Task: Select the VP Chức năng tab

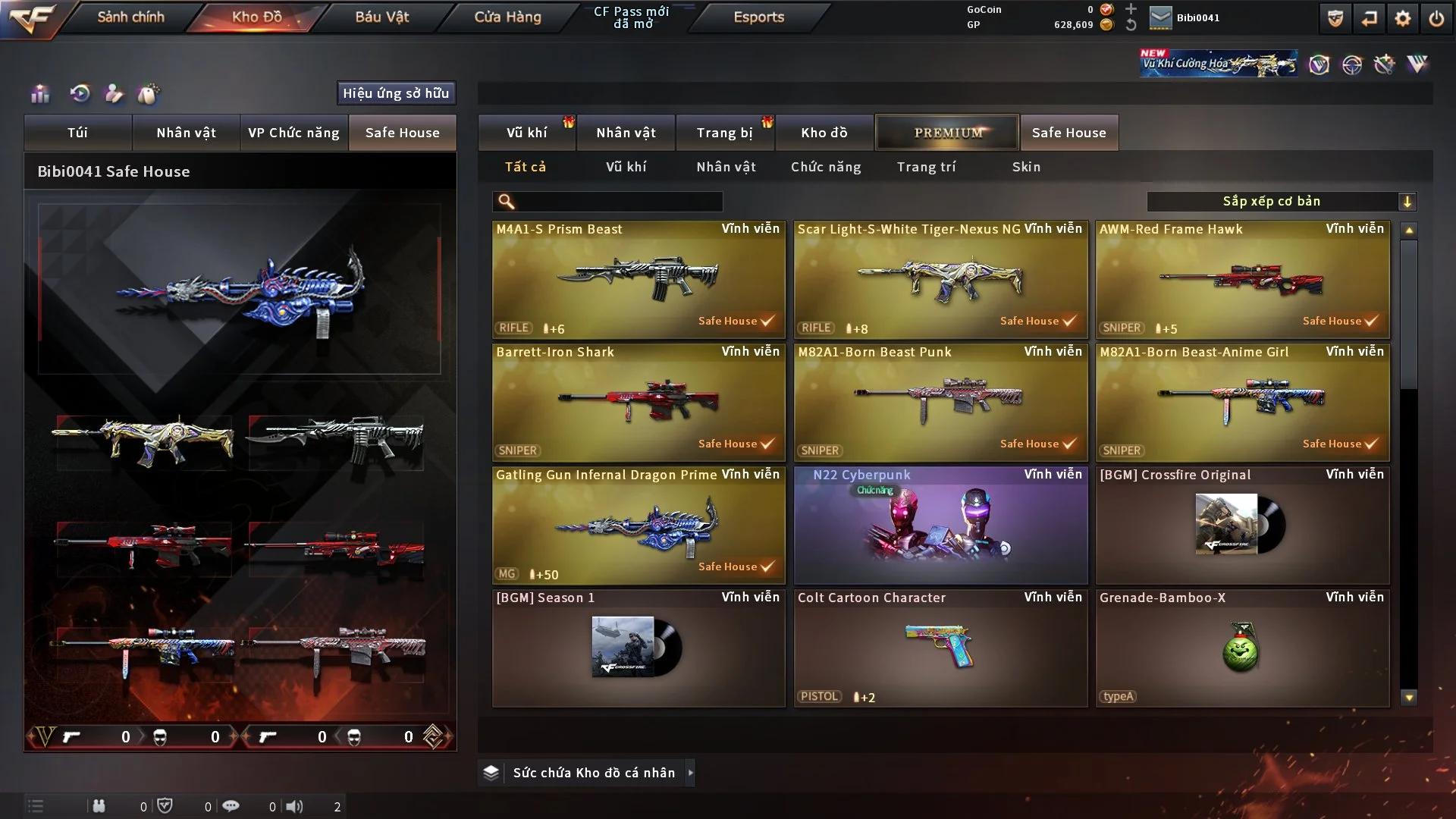Action: (293, 133)
